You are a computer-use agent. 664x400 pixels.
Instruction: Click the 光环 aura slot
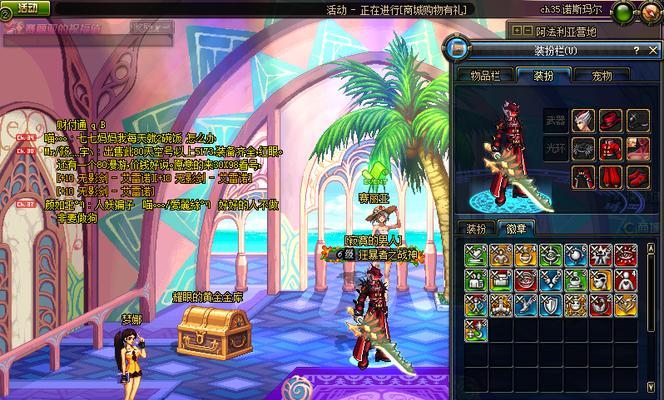554,150
